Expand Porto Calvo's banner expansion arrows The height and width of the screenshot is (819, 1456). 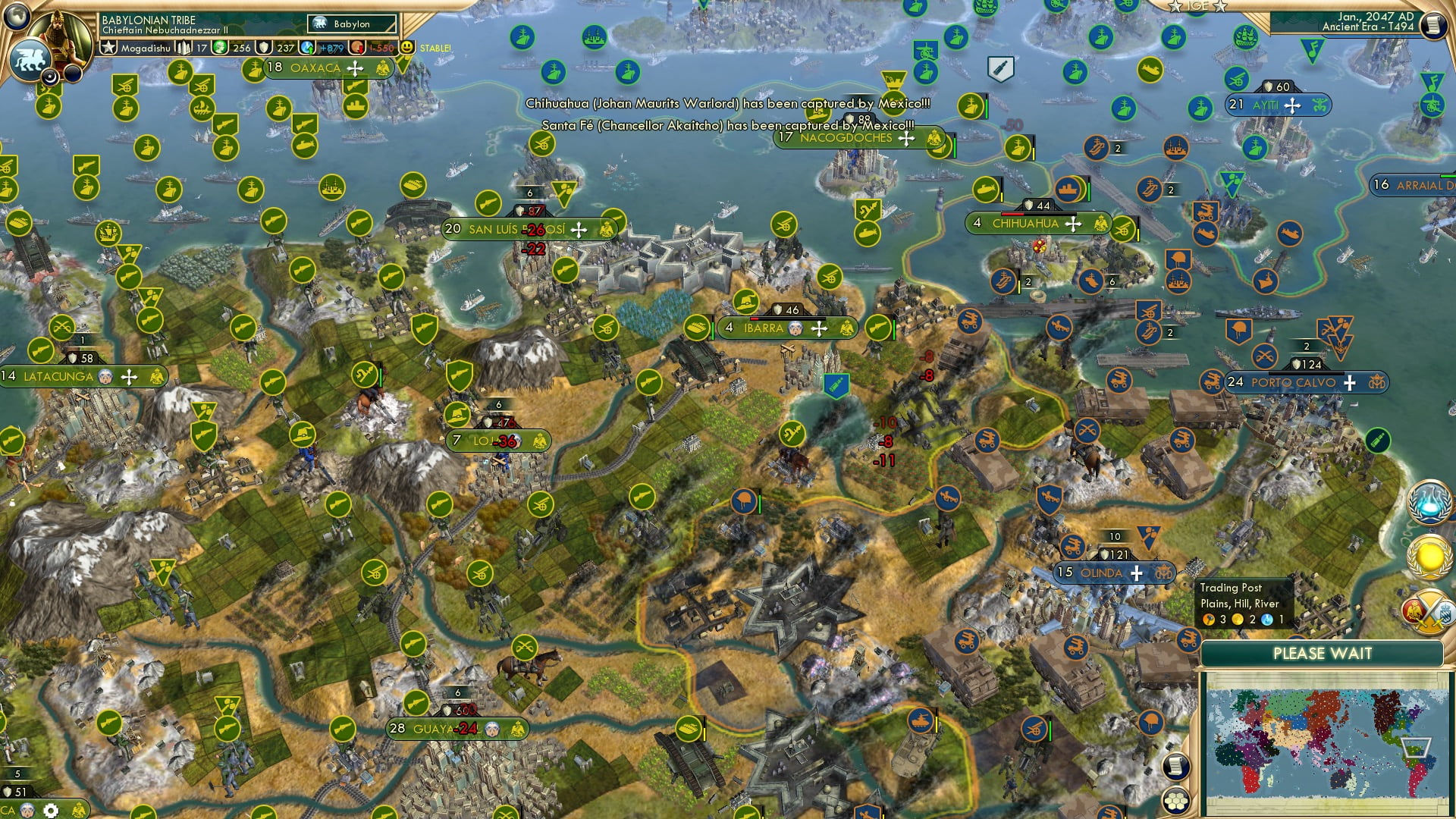point(1350,383)
